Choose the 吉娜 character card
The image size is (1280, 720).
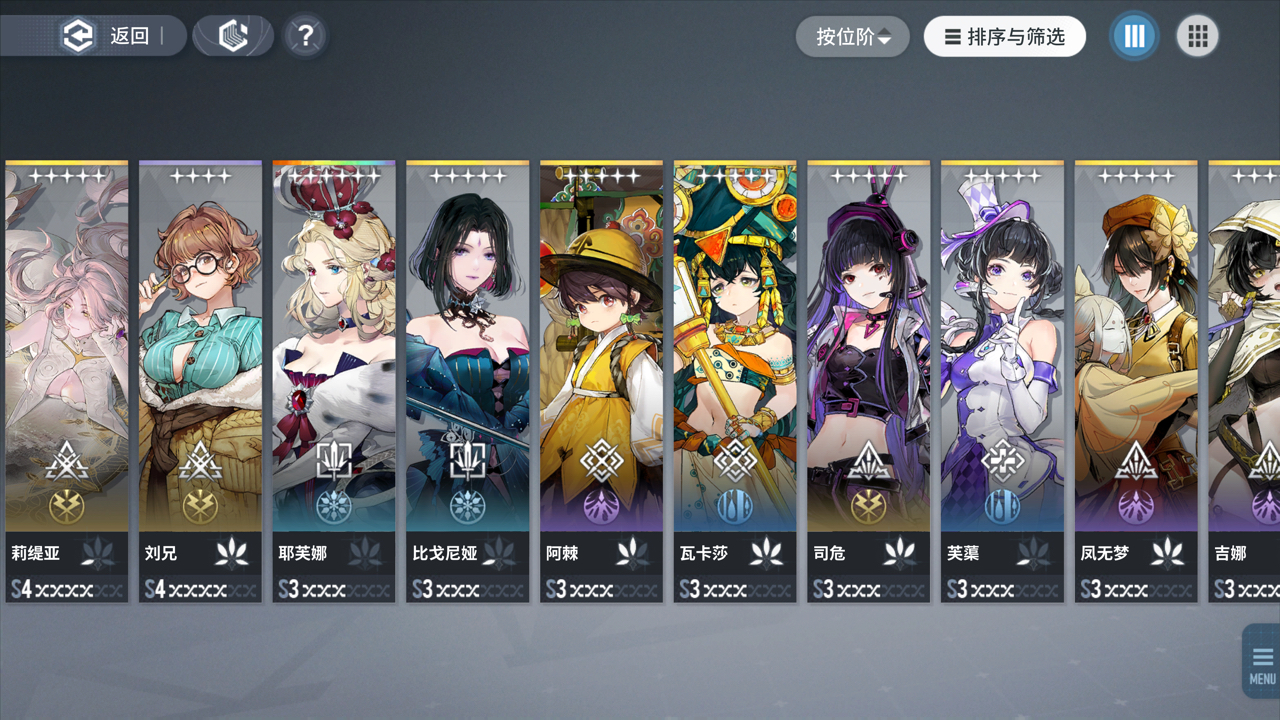[x=1246, y=380]
